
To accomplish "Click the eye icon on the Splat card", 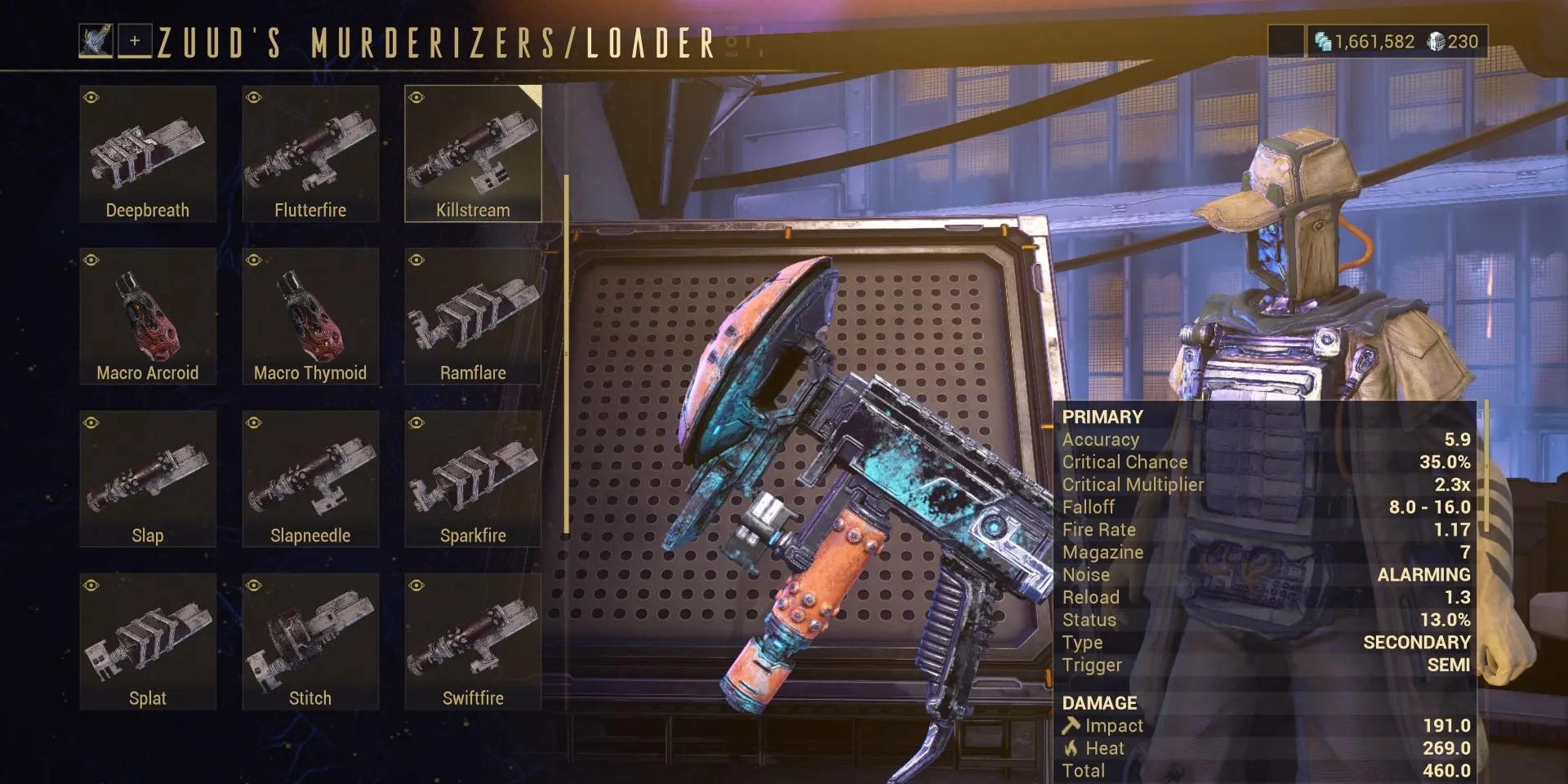I will click(x=90, y=585).
